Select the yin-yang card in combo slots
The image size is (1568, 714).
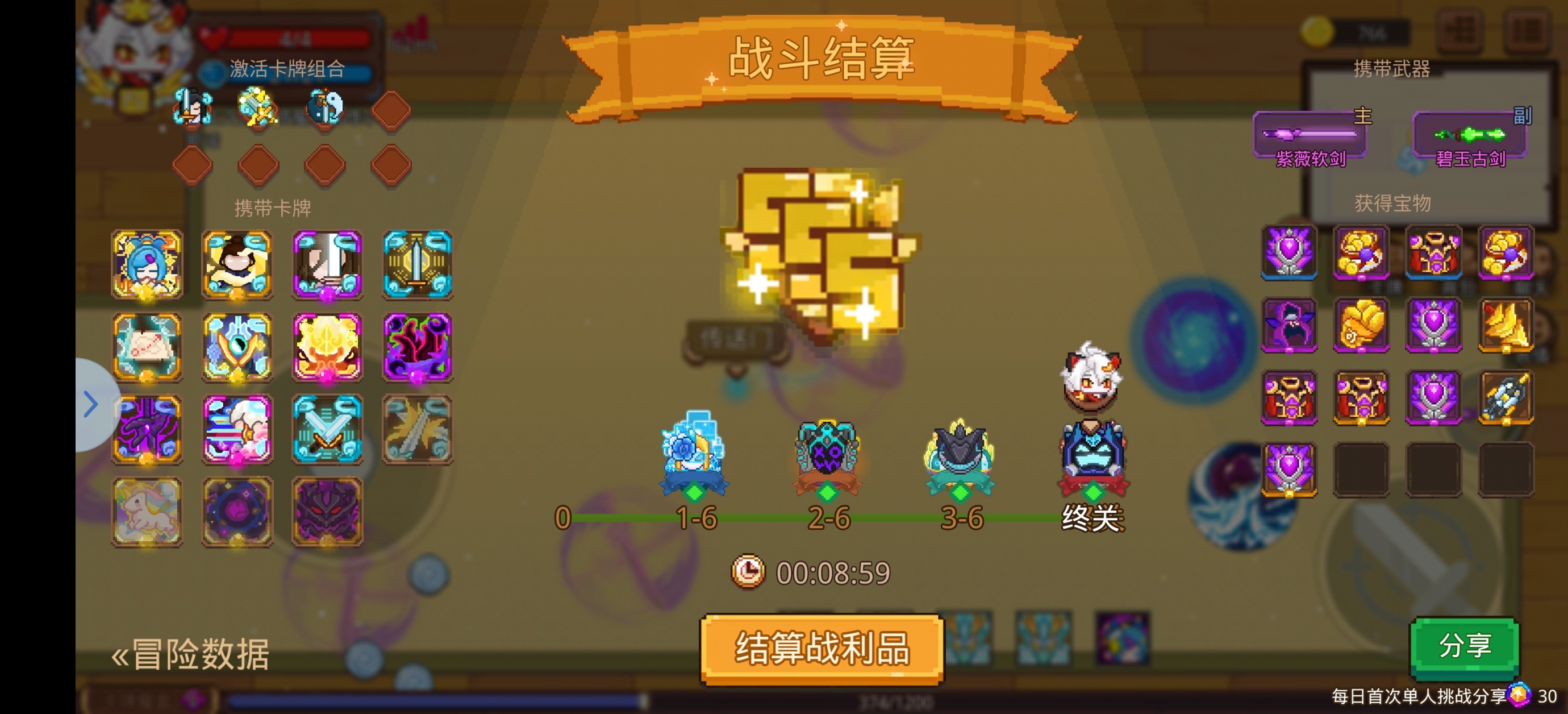tap(324, 107)
